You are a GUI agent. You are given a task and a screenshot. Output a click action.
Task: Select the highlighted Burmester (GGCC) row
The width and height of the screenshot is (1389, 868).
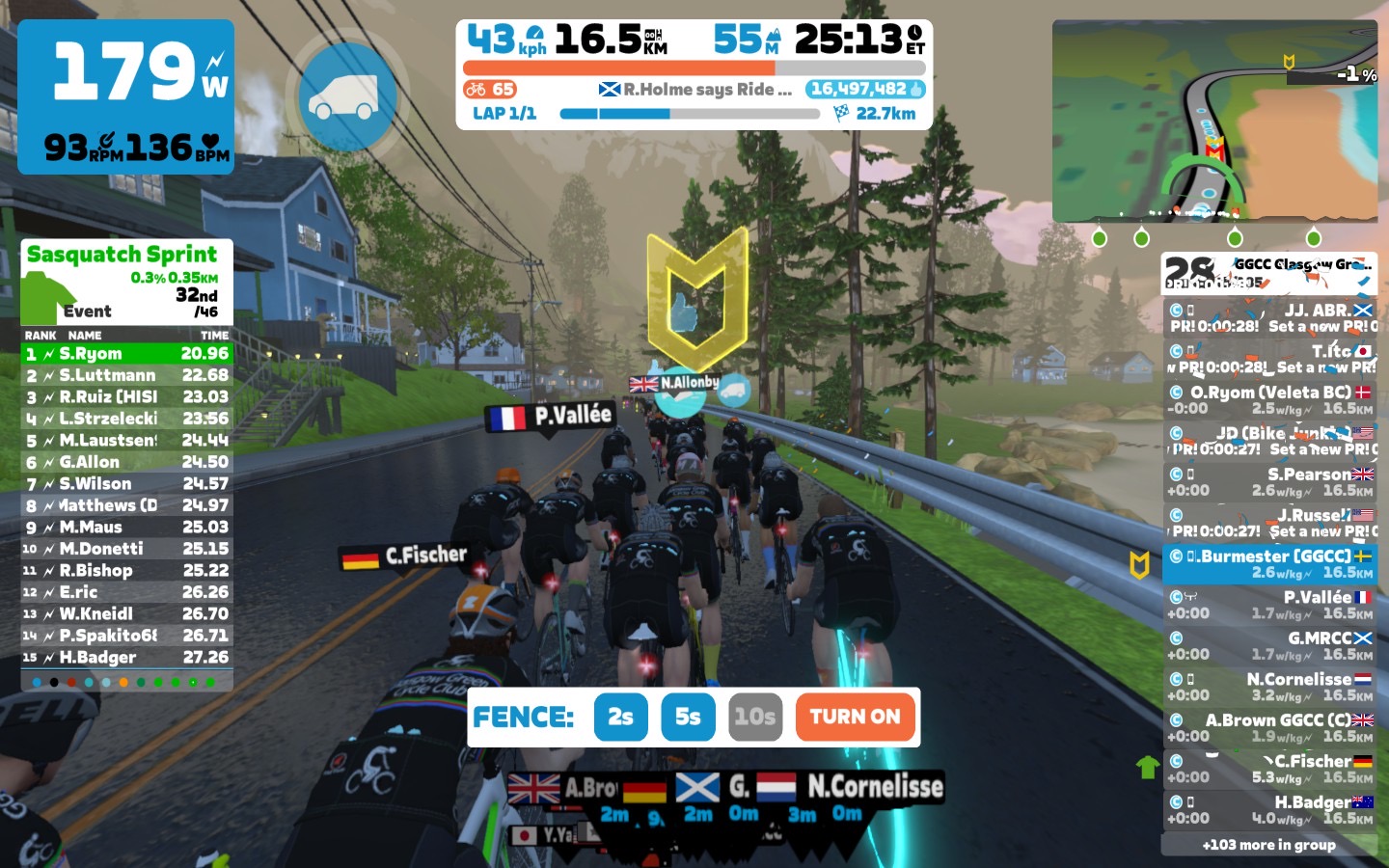coord(1268,563)
